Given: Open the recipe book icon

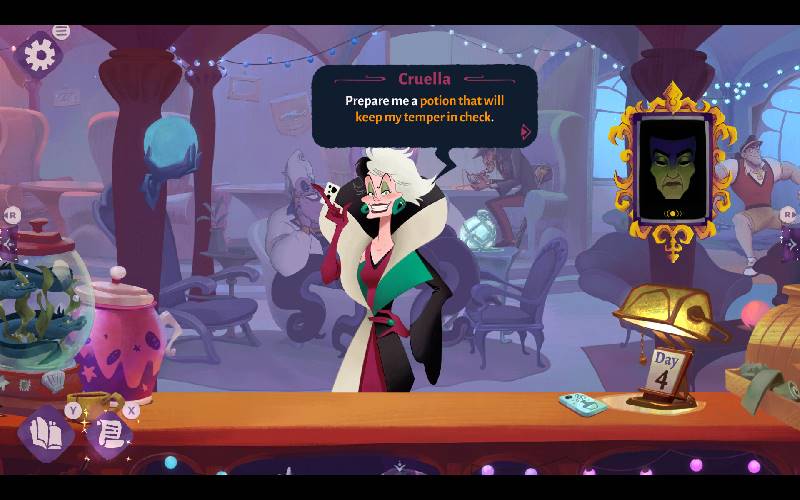Looking at the screenshot, I should pyautogui.click(x=45, y=433).
